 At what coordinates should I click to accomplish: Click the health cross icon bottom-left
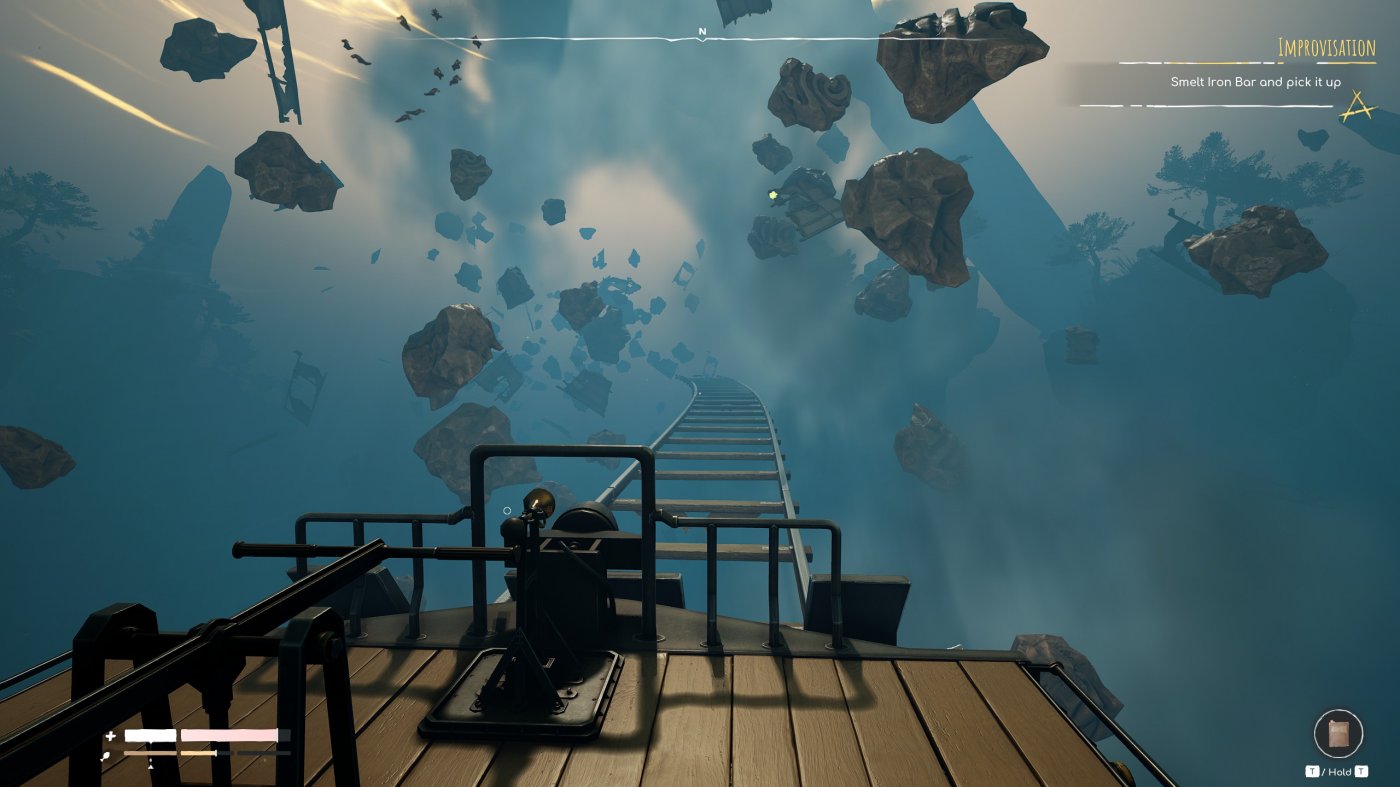[110, 737]
